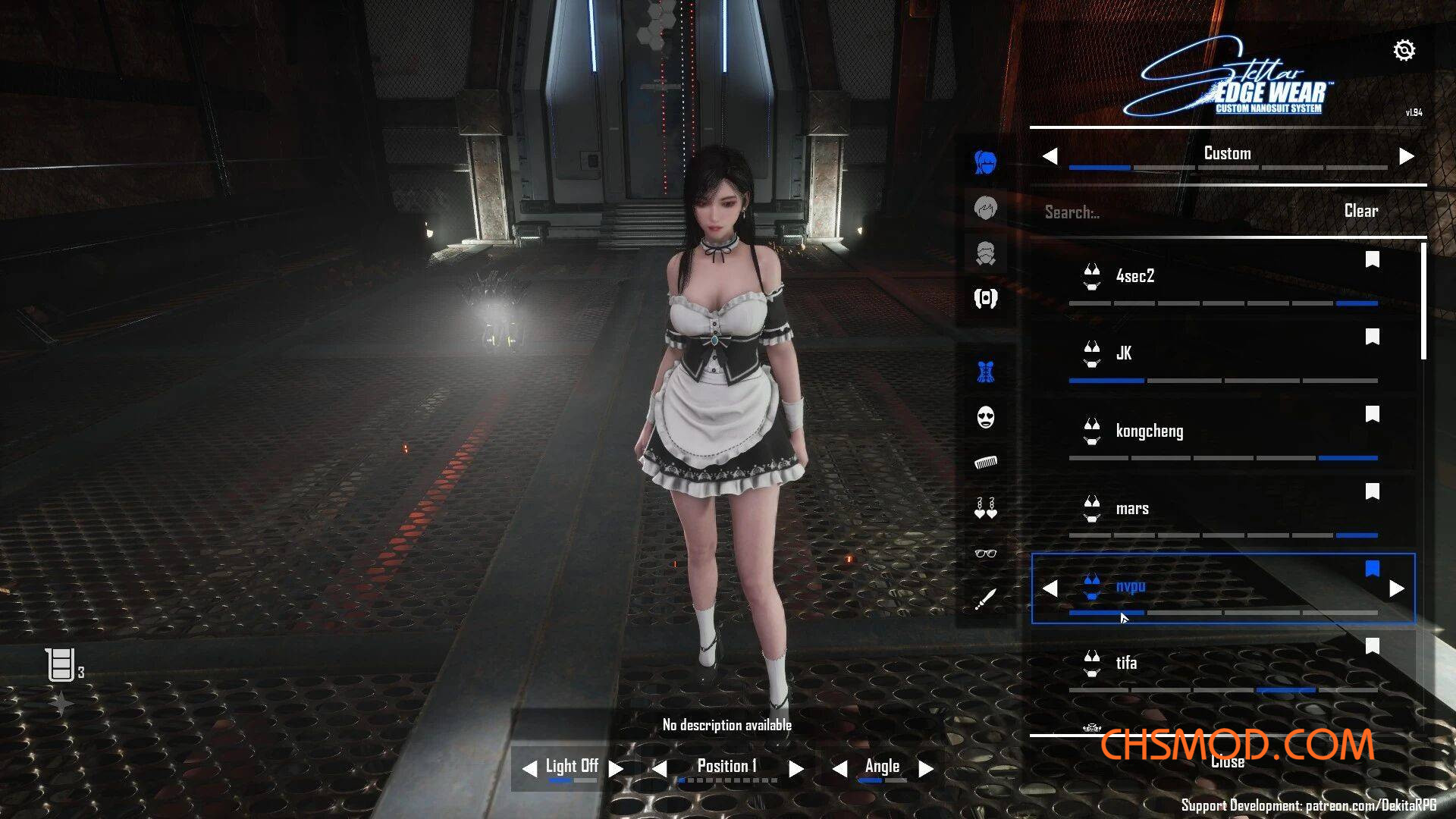The width and height of the screenshot is (1456, 819).
Task: Switch Custom category to next with right arrow
Action: (1406, 156)
